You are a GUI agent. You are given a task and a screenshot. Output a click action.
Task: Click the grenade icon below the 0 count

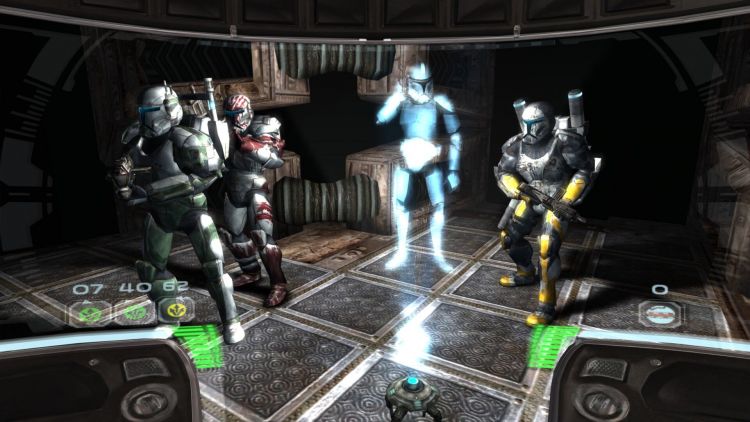pos(660,314)
